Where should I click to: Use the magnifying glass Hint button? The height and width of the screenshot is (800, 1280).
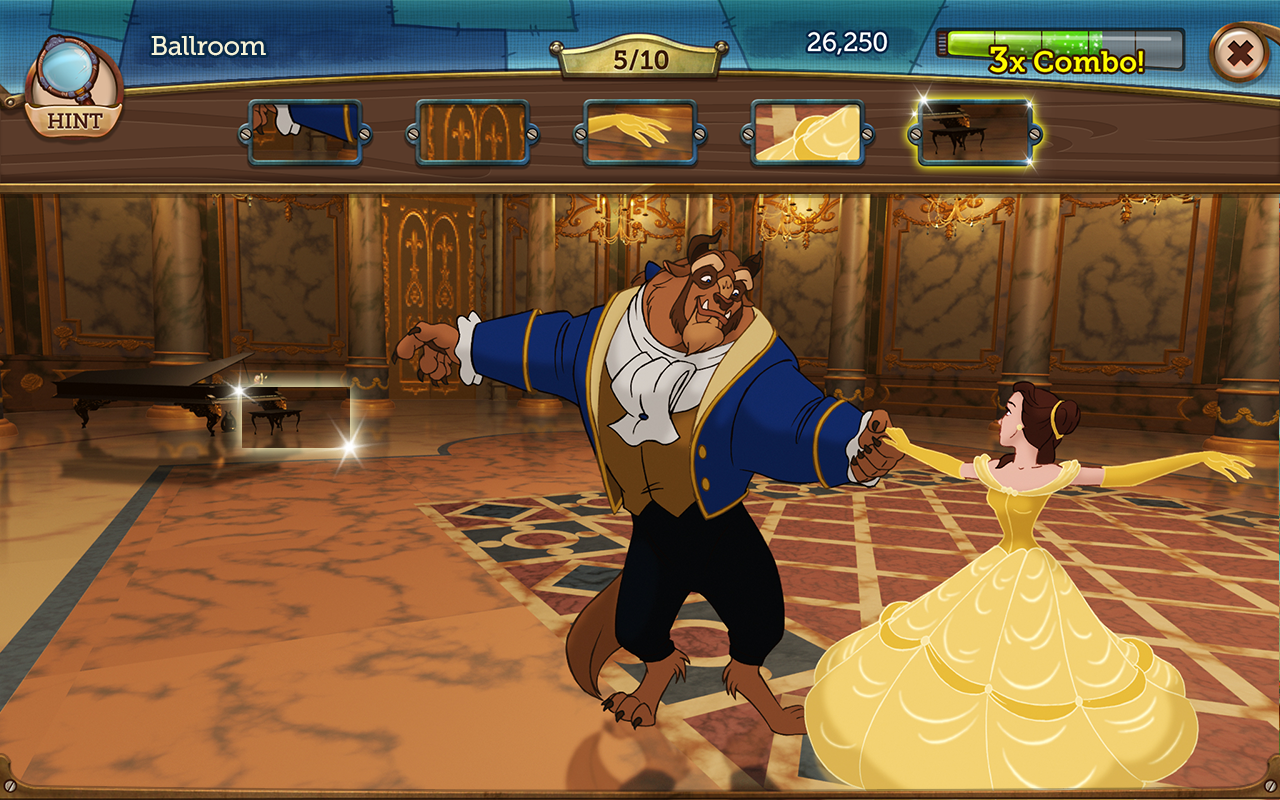tap(73, 92)
